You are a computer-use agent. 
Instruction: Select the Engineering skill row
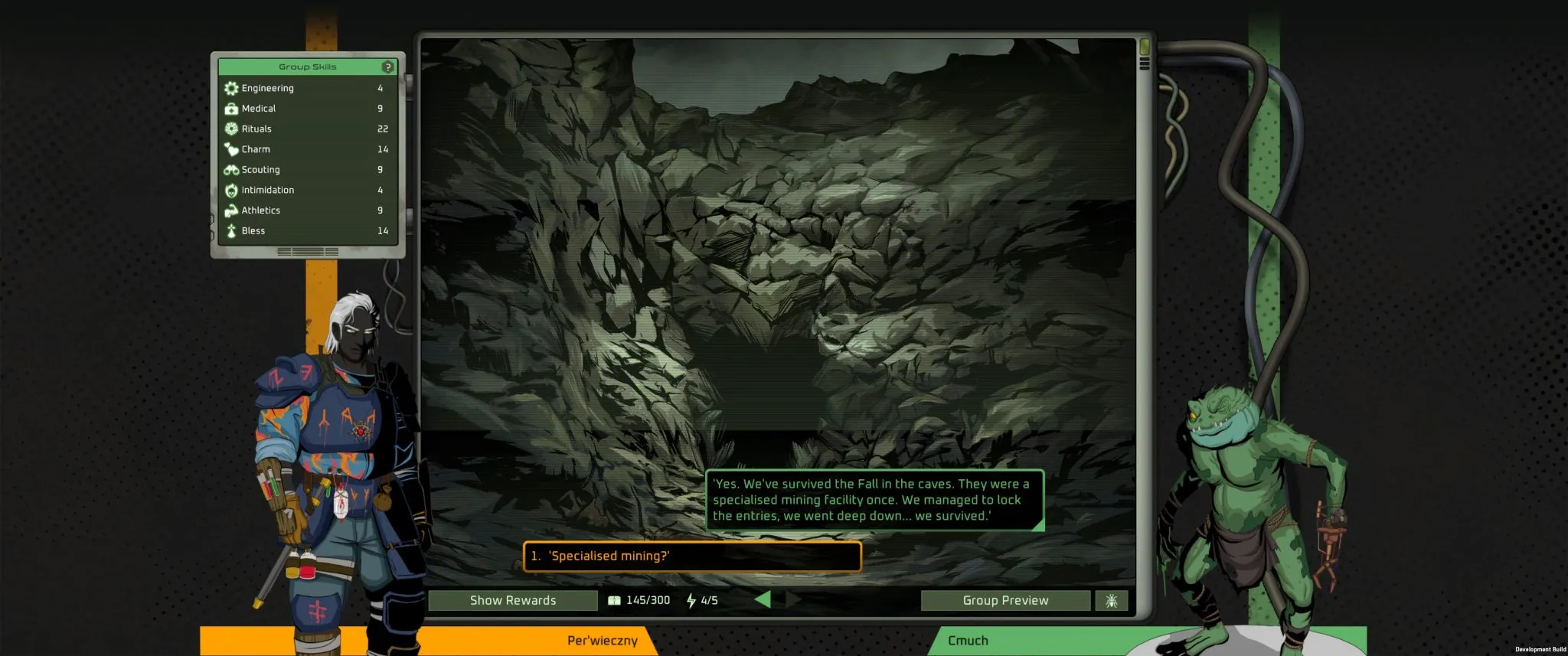click(307, 88)
